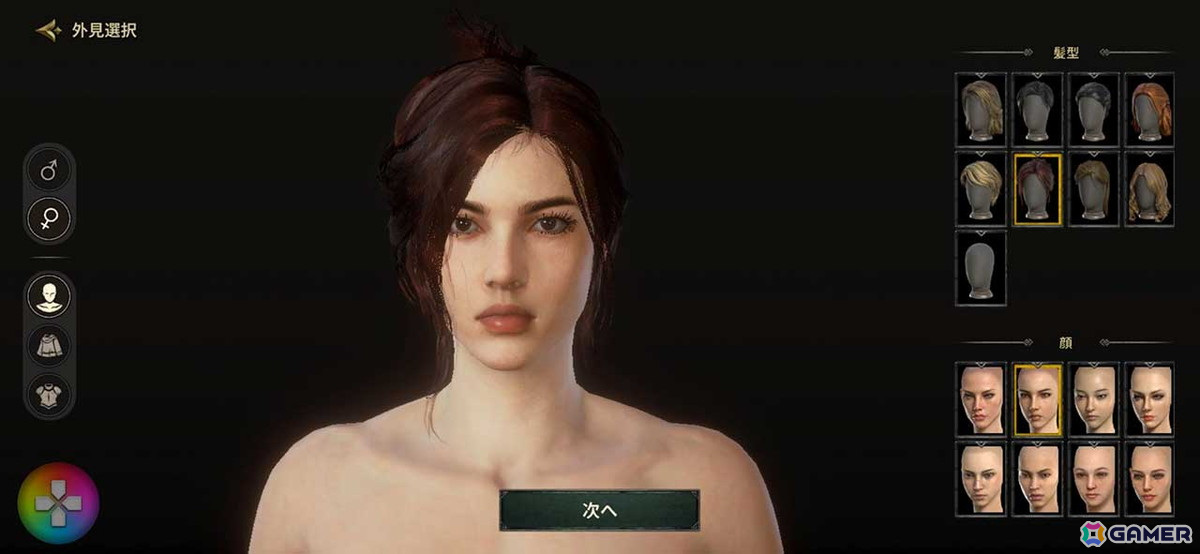The height and width of the screenshot is (554, 1200).
Task: Open the bald head appearance category
Action: [49, 297]
